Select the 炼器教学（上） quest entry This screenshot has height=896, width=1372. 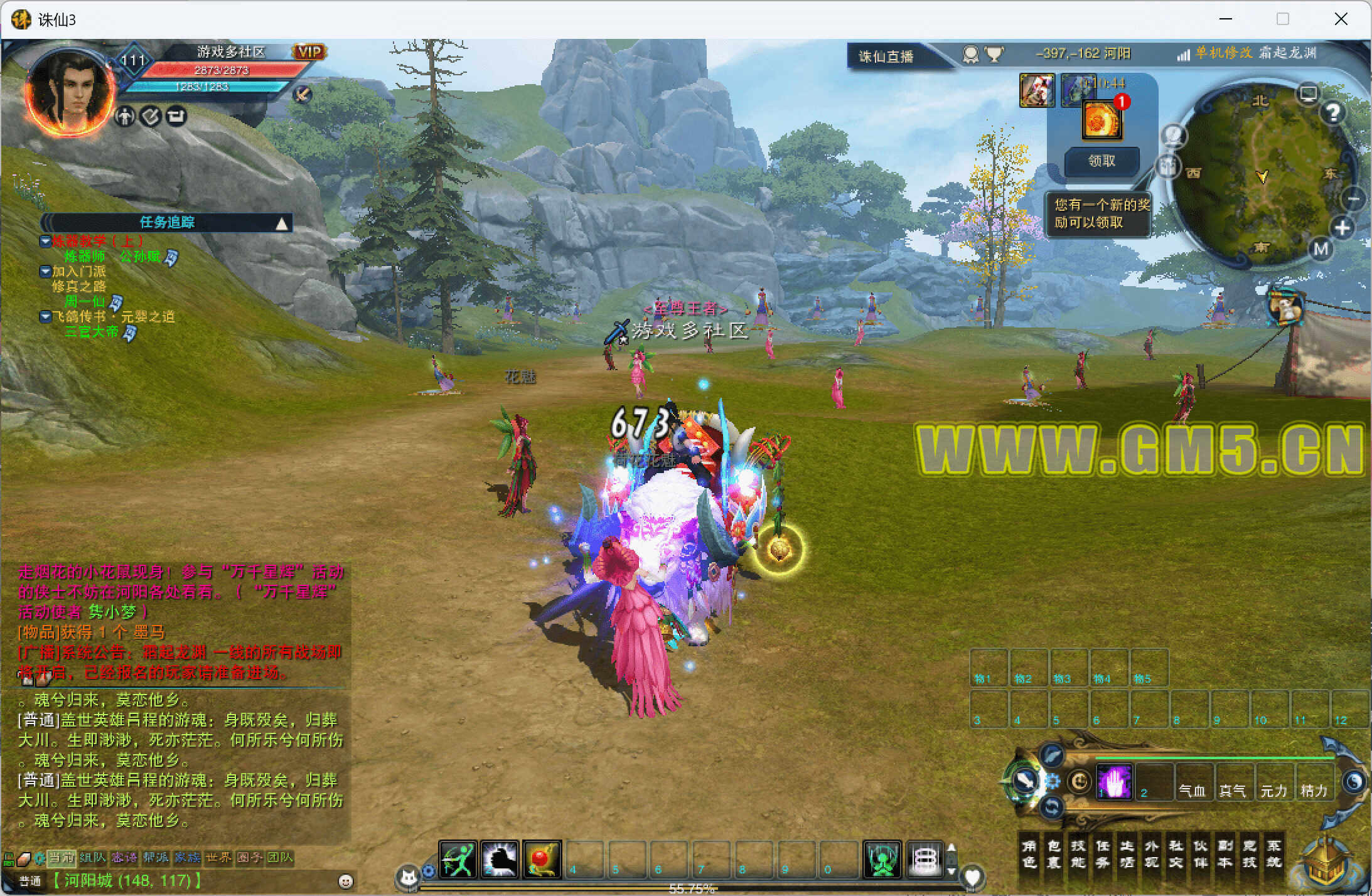97,241
